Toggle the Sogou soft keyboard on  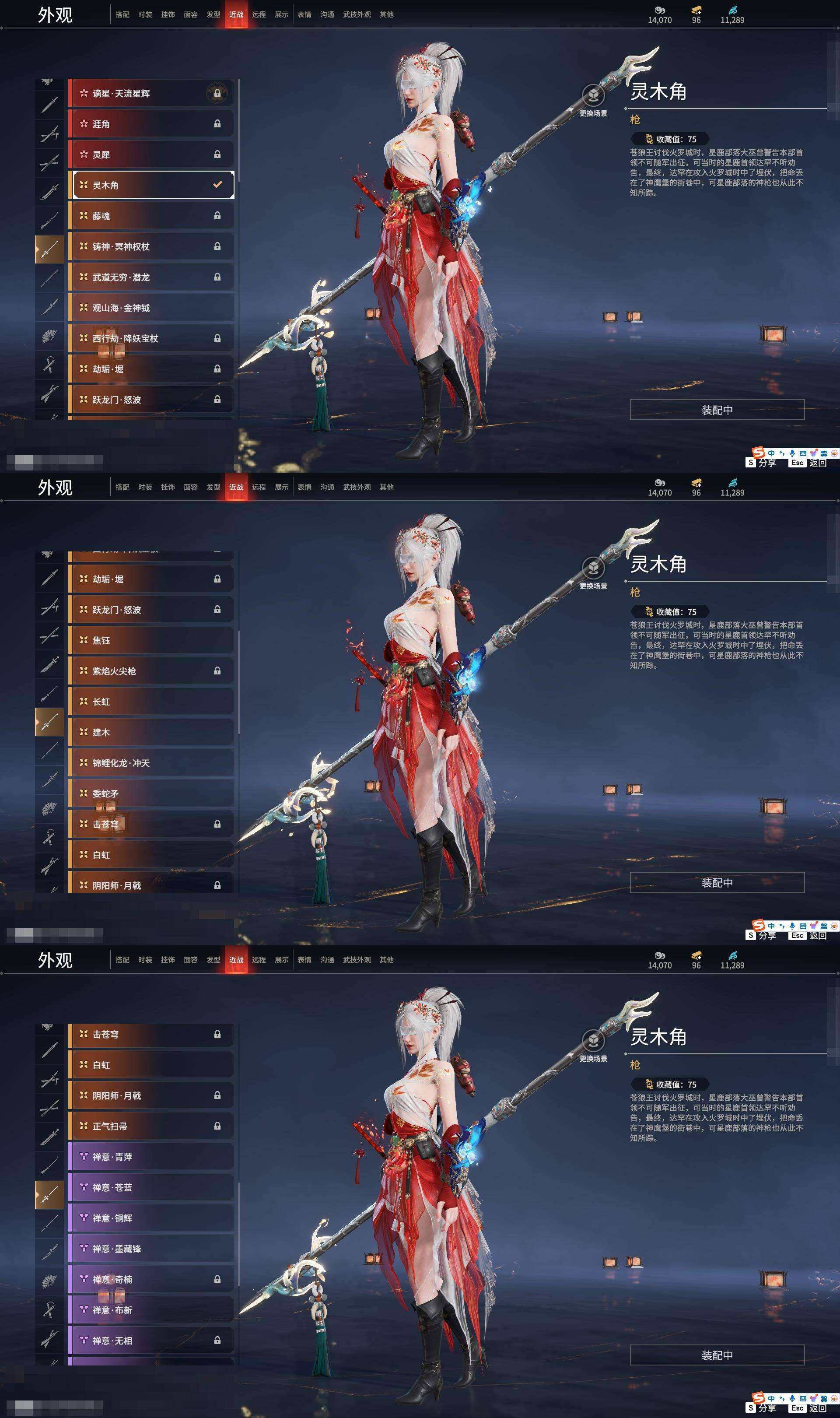coord(803,453)
